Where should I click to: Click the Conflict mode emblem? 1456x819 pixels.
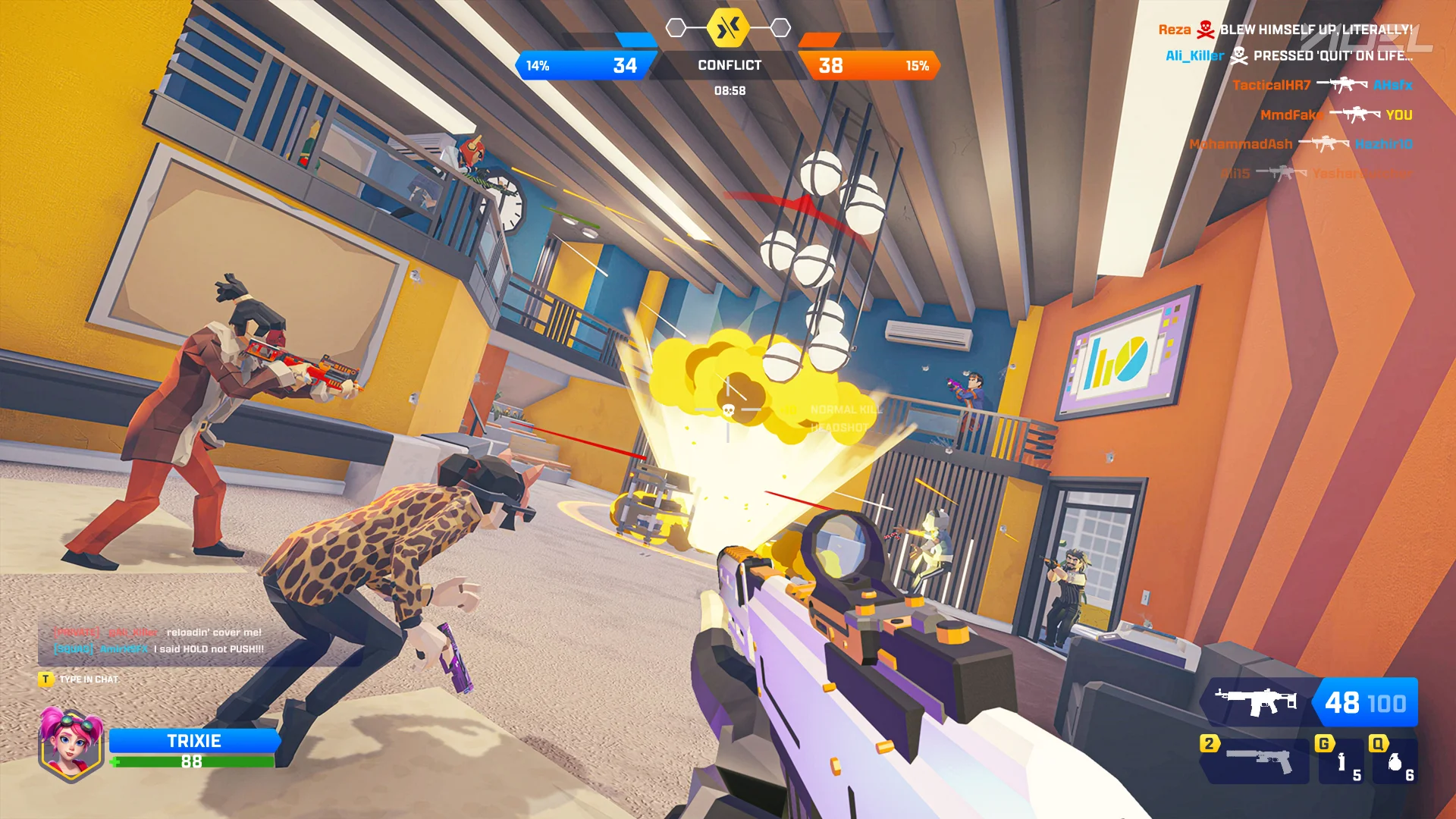tap(728, 29)
